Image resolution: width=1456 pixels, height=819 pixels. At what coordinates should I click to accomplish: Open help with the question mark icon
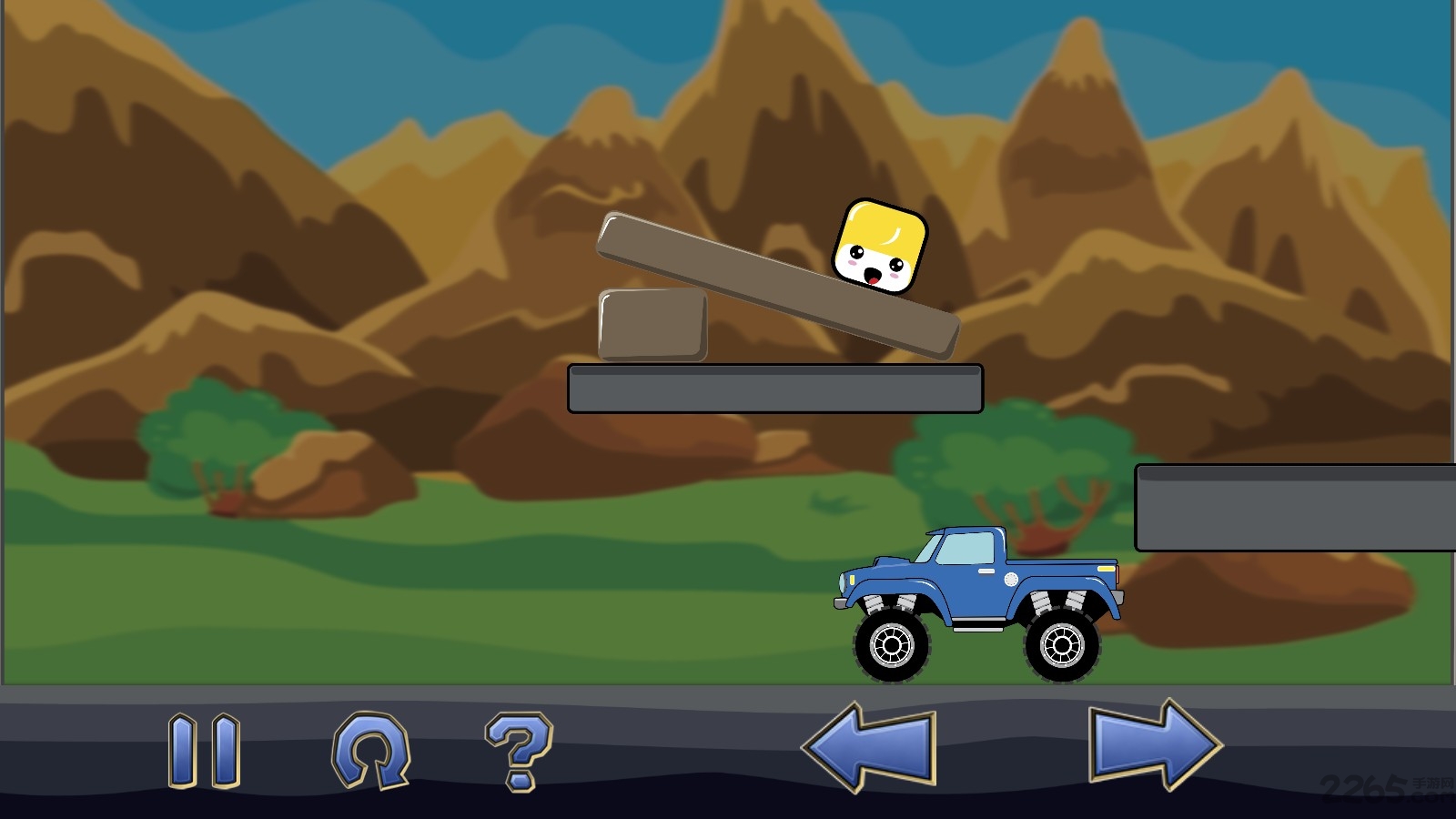tap(519, 750)
